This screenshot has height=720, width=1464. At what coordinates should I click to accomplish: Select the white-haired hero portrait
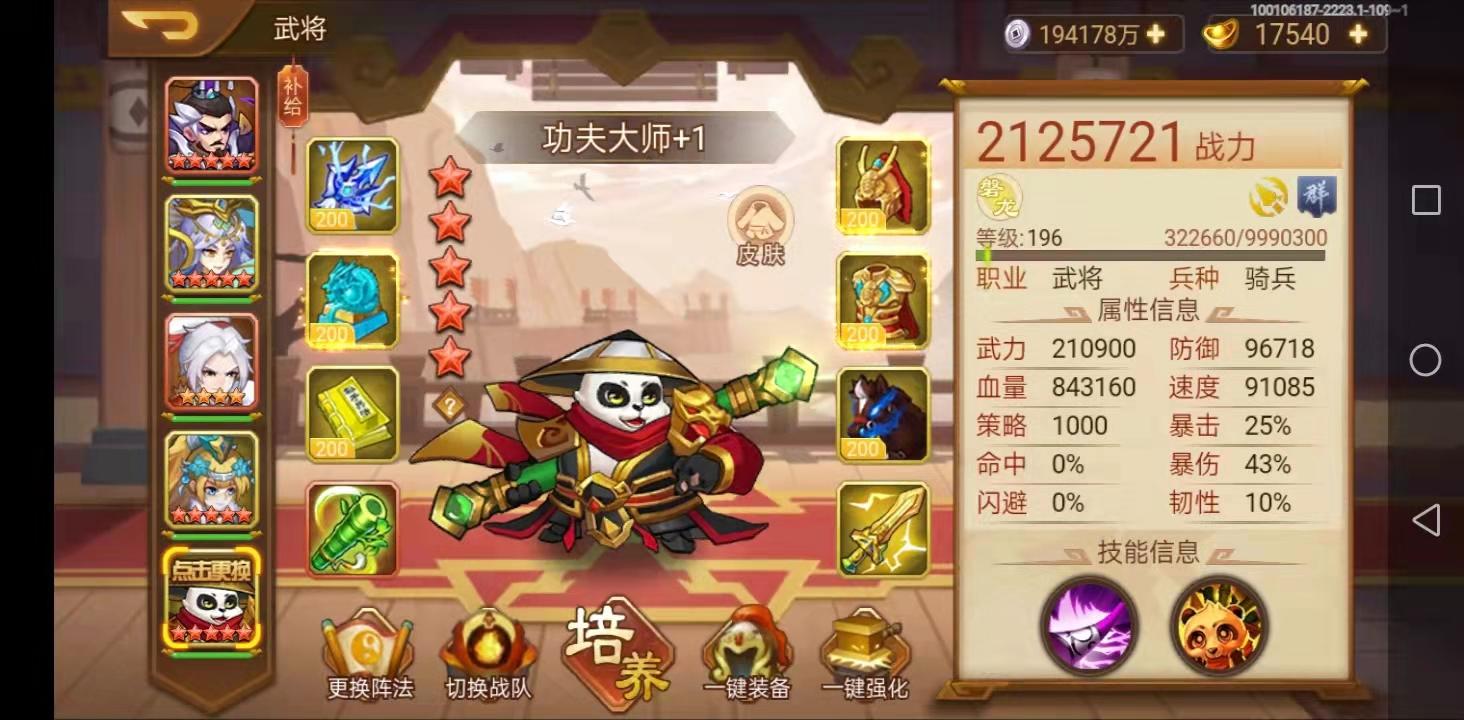212,360
